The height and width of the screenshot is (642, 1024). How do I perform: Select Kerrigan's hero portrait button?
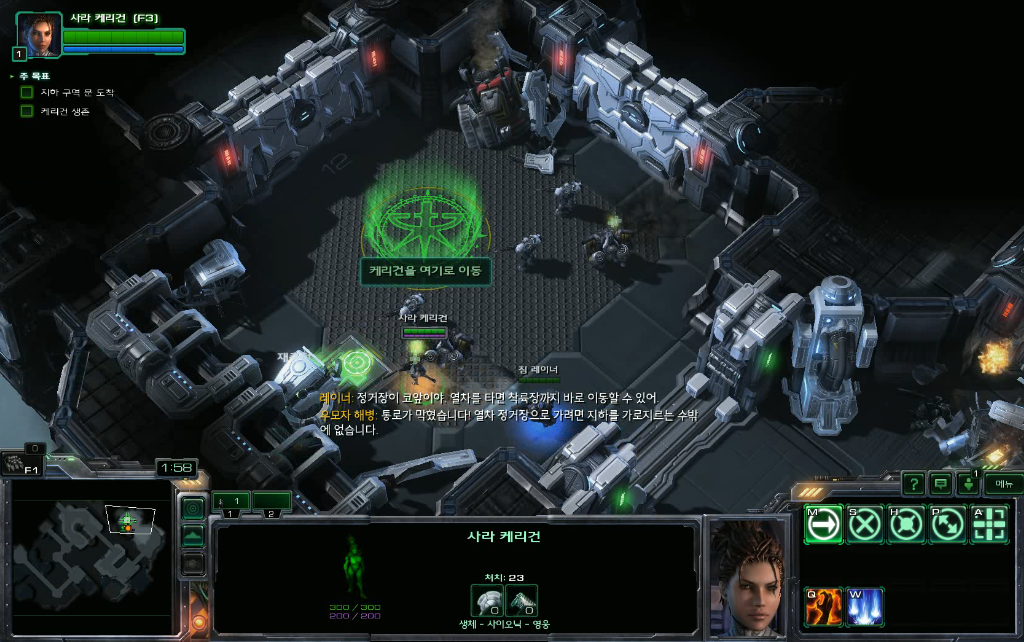pos(39,36)
